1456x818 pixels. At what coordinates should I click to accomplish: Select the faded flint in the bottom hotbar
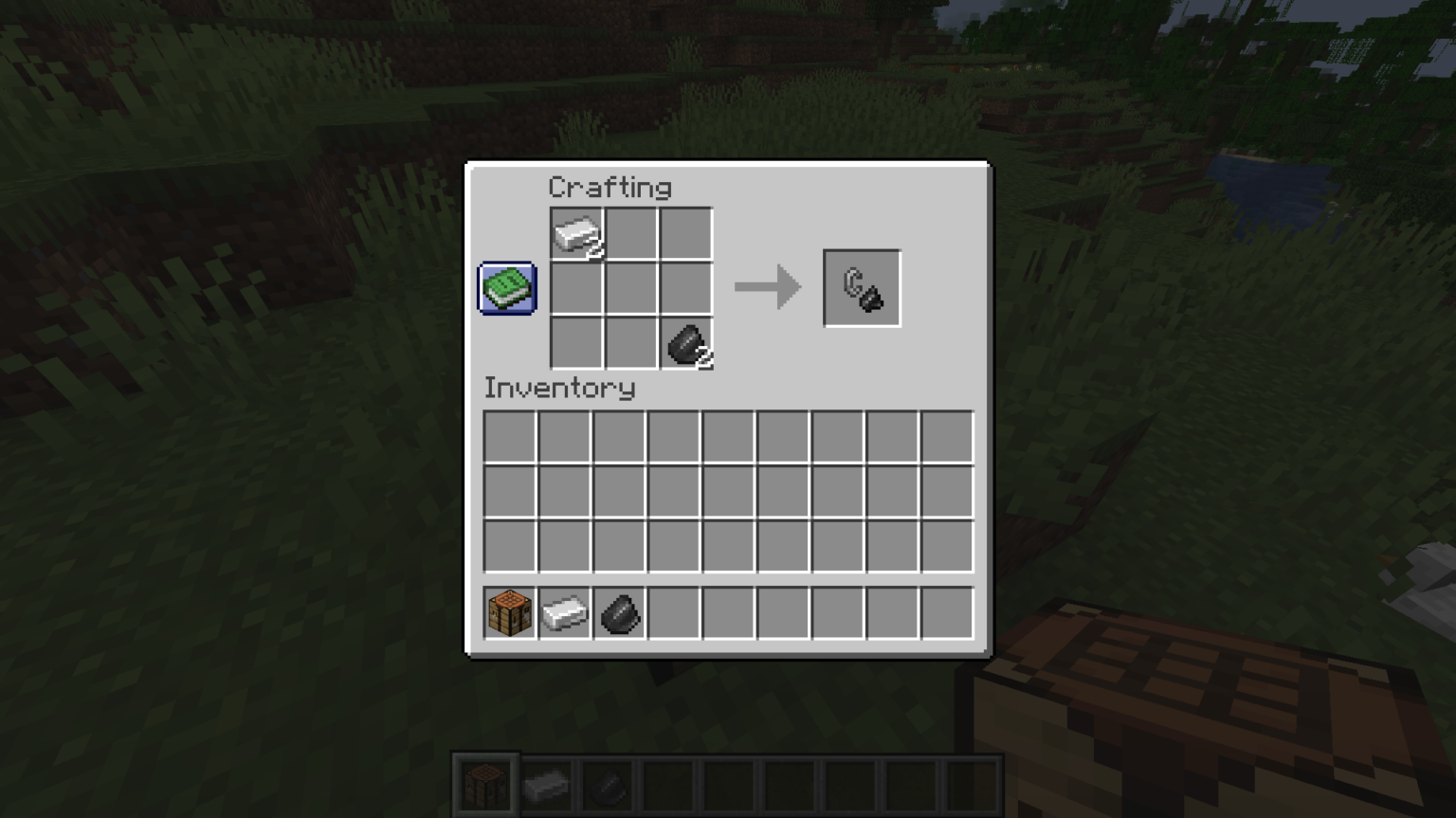608,785
